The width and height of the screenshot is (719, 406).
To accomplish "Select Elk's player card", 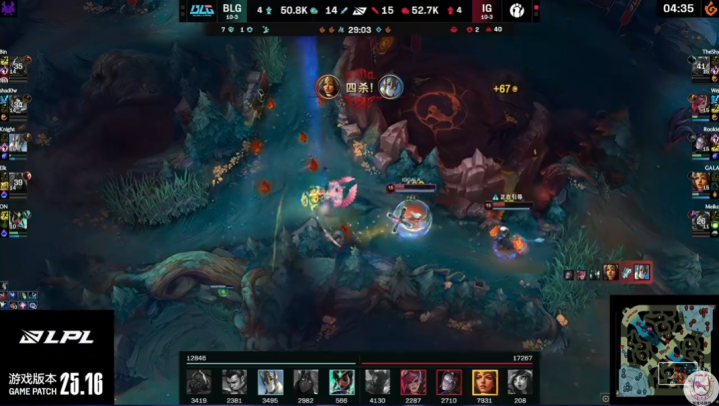I will (18, 182).
